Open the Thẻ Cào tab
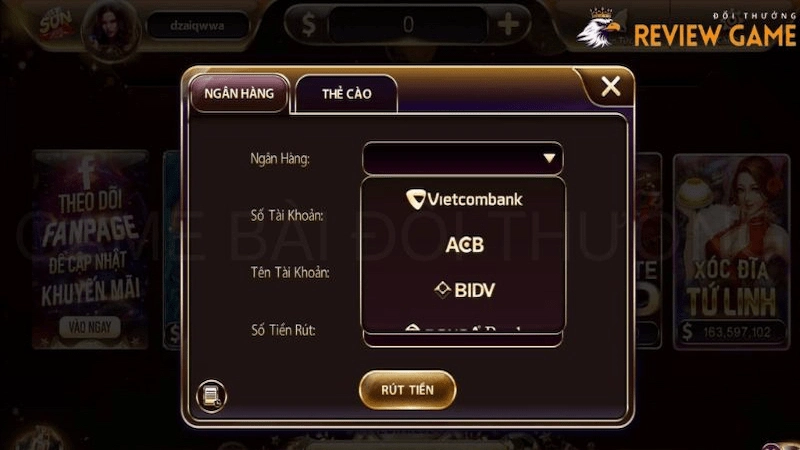Viewport: 800px width, 450px height. coord(346,94)
